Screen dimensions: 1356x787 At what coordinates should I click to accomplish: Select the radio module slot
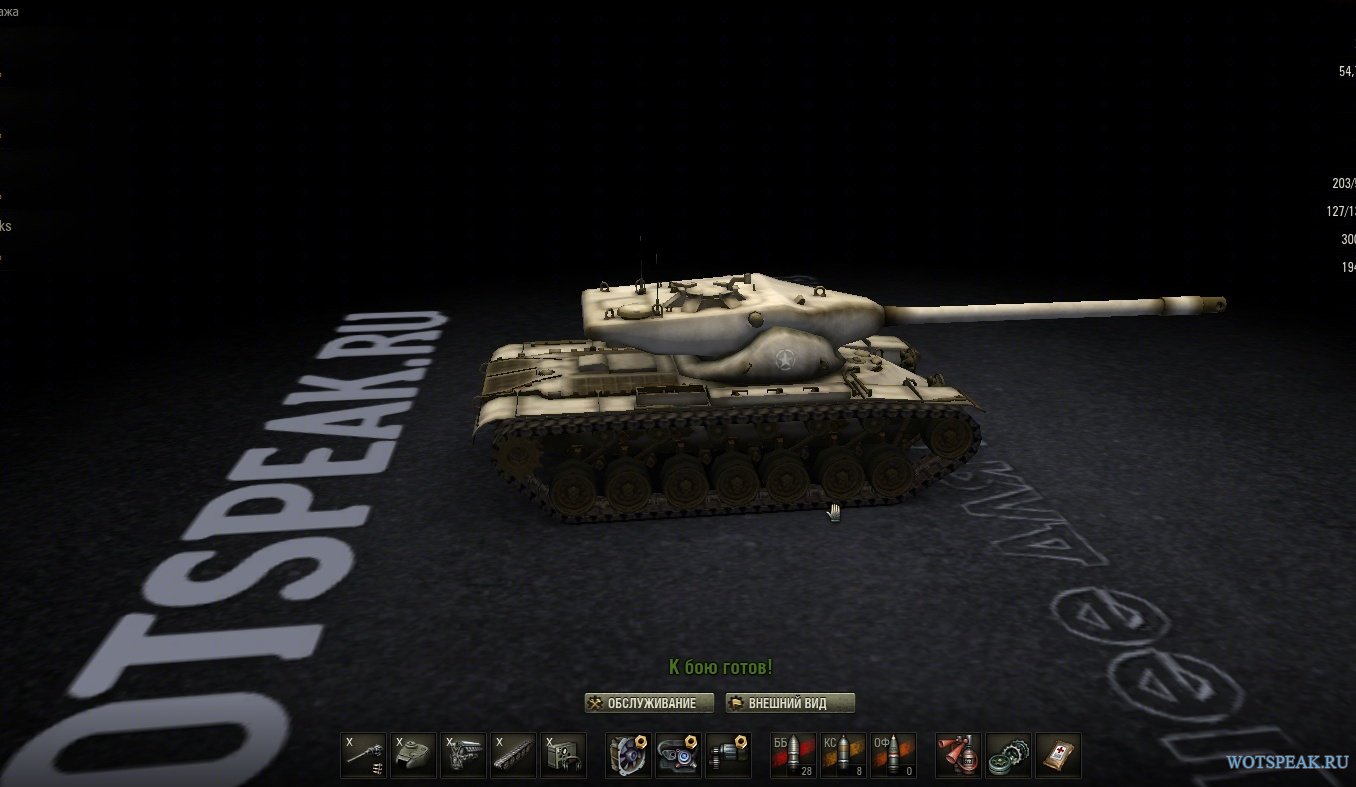coord(563,756)
